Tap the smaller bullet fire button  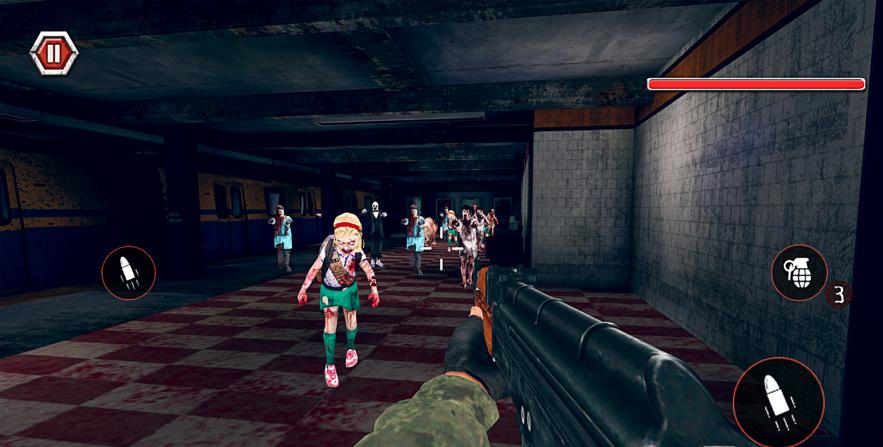pyautogui.click(x=129, y=273)
